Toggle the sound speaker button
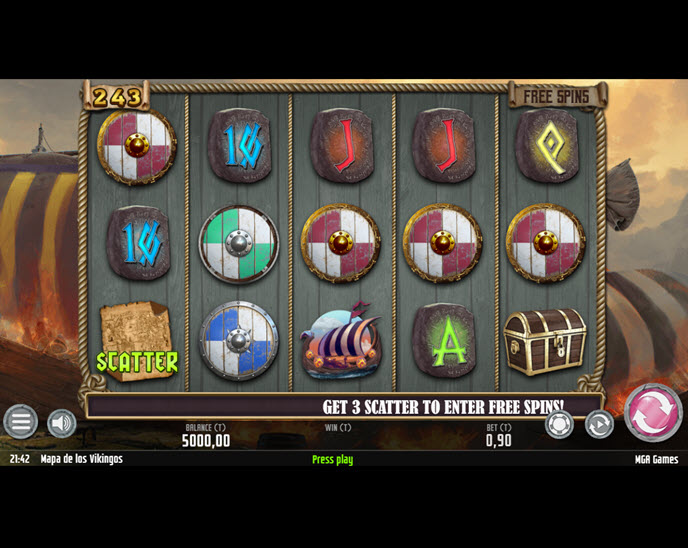 tap(62, 423)
